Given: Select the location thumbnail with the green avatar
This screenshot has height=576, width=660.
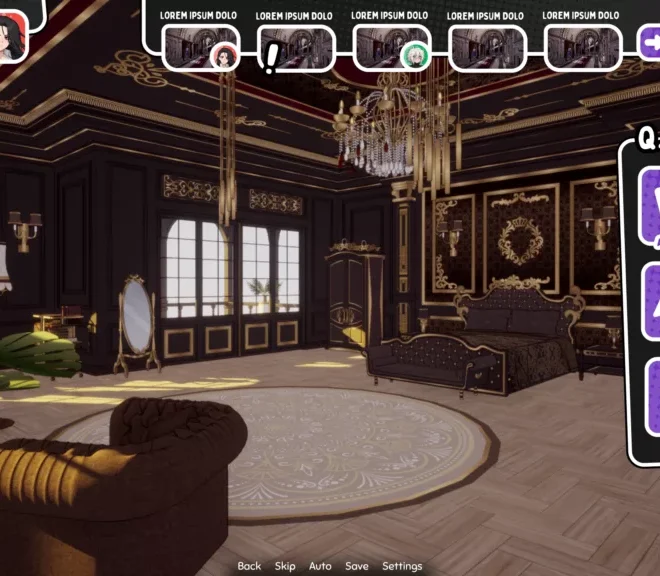Looking at the screenshot, I should tap(391, 48).
